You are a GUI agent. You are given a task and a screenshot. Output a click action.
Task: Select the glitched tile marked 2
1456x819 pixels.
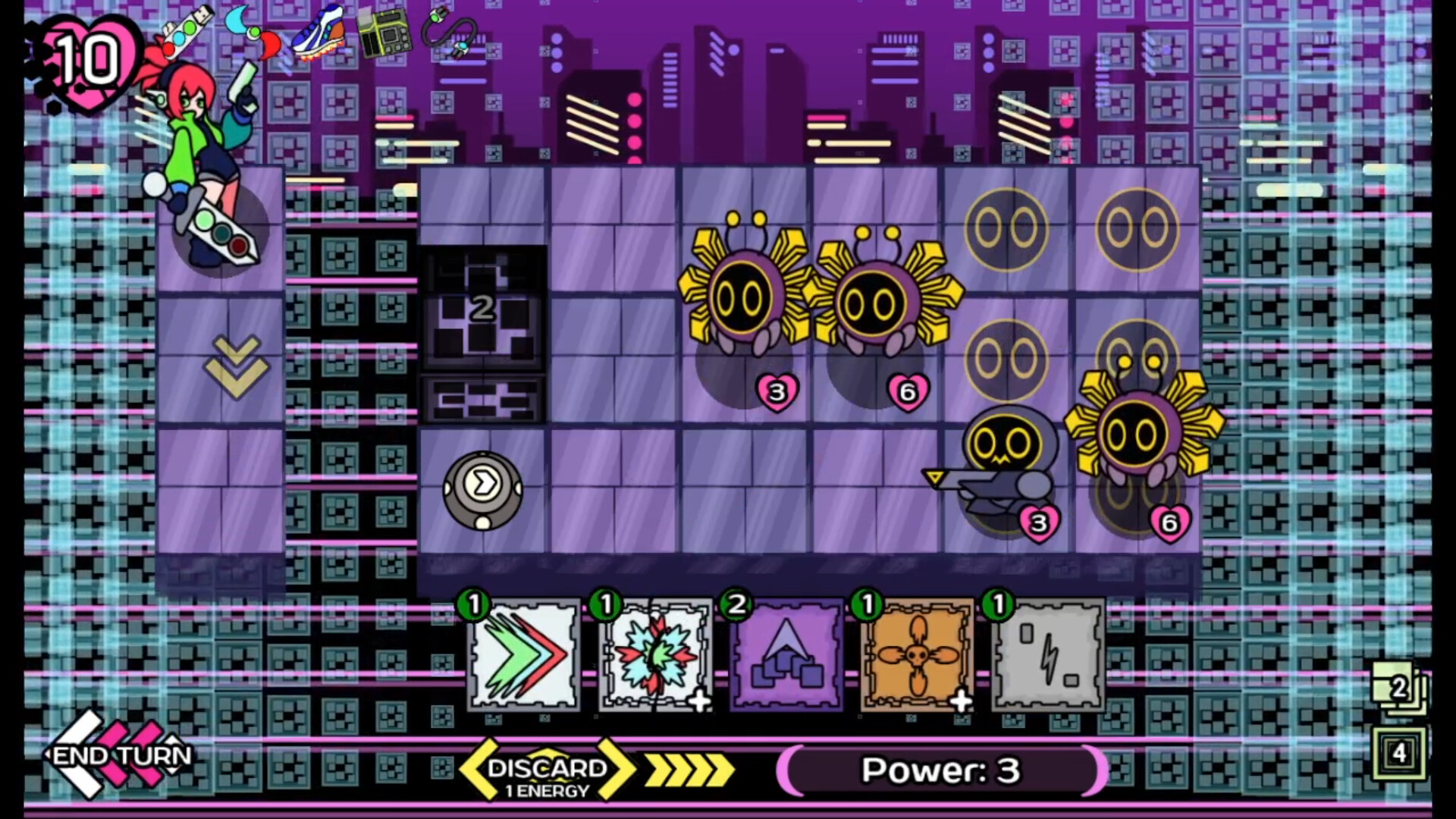pos(482,309)
